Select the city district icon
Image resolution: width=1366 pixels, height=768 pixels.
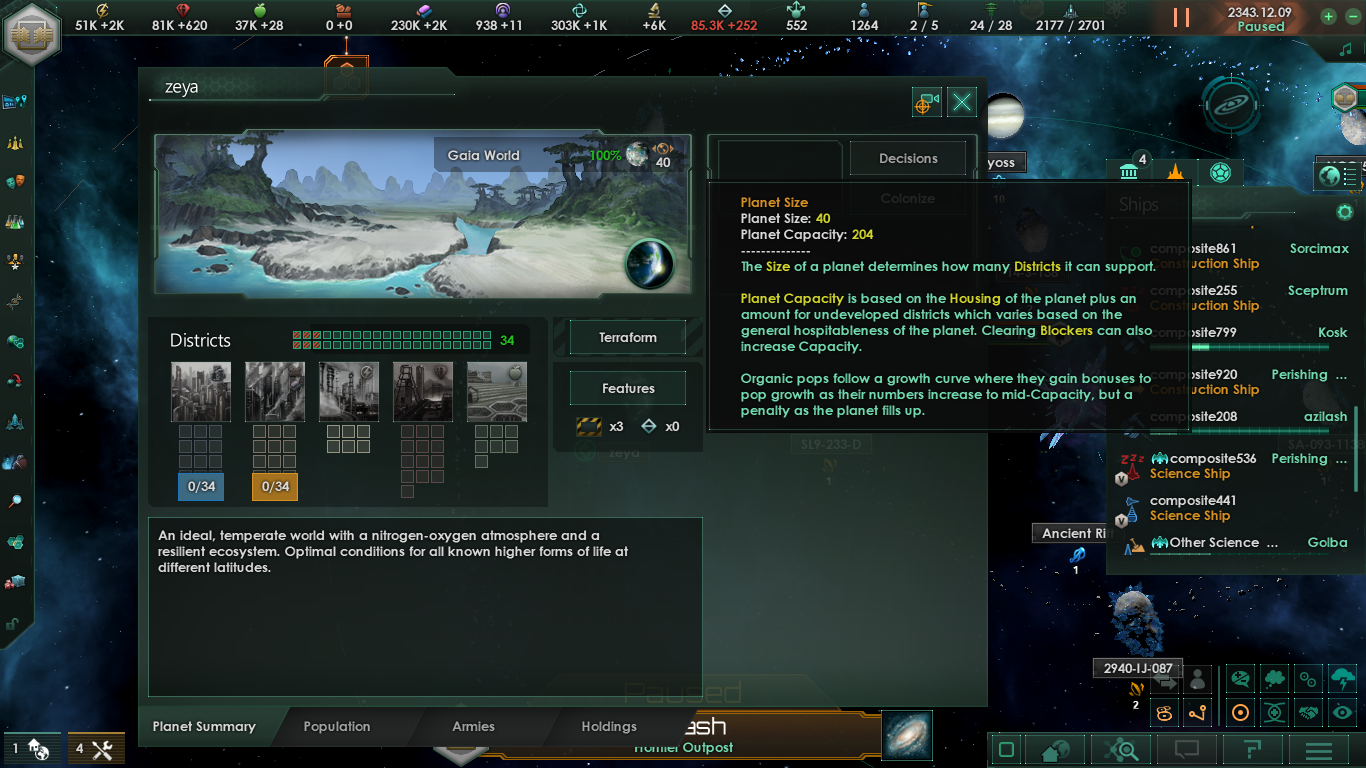click(201, 392)
